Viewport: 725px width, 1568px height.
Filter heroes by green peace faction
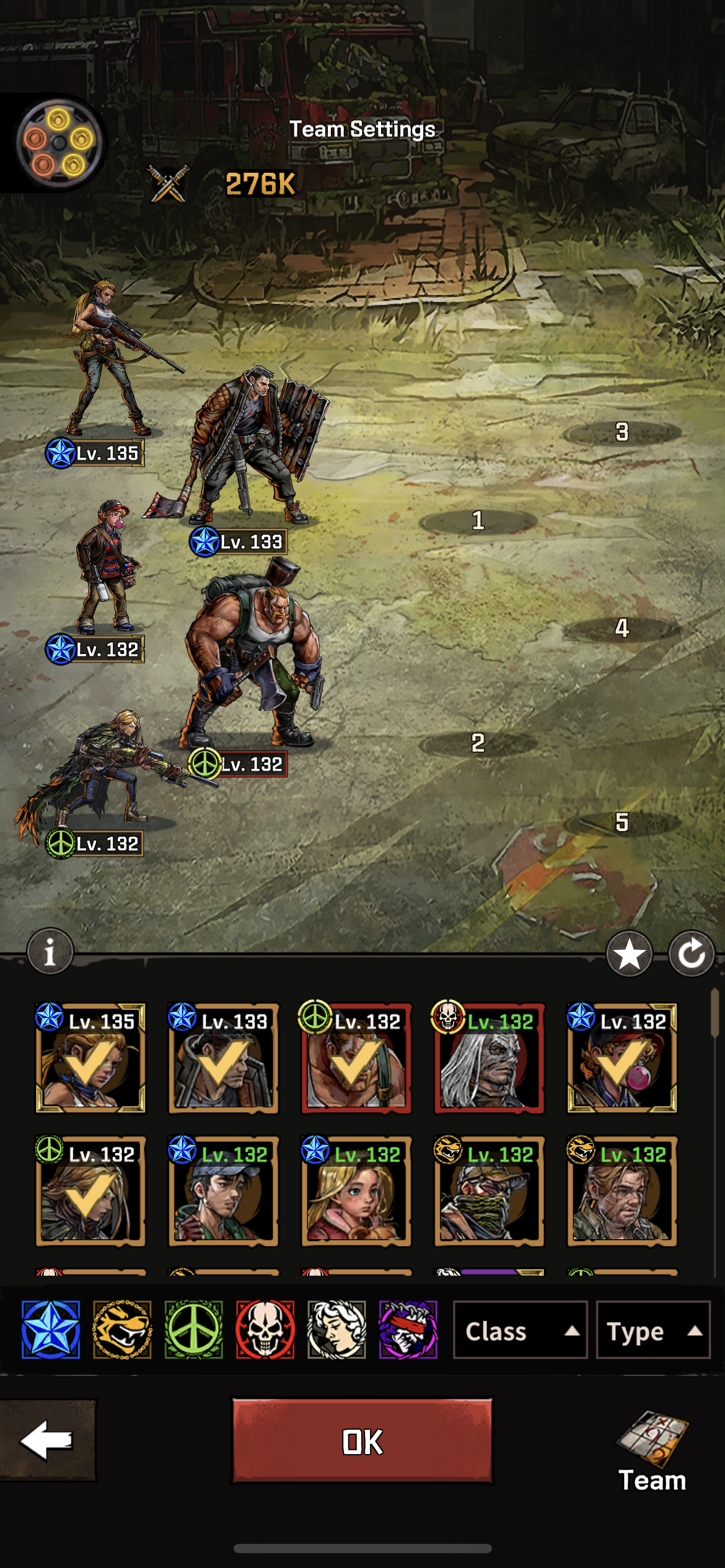click(x=193, y=1330)
